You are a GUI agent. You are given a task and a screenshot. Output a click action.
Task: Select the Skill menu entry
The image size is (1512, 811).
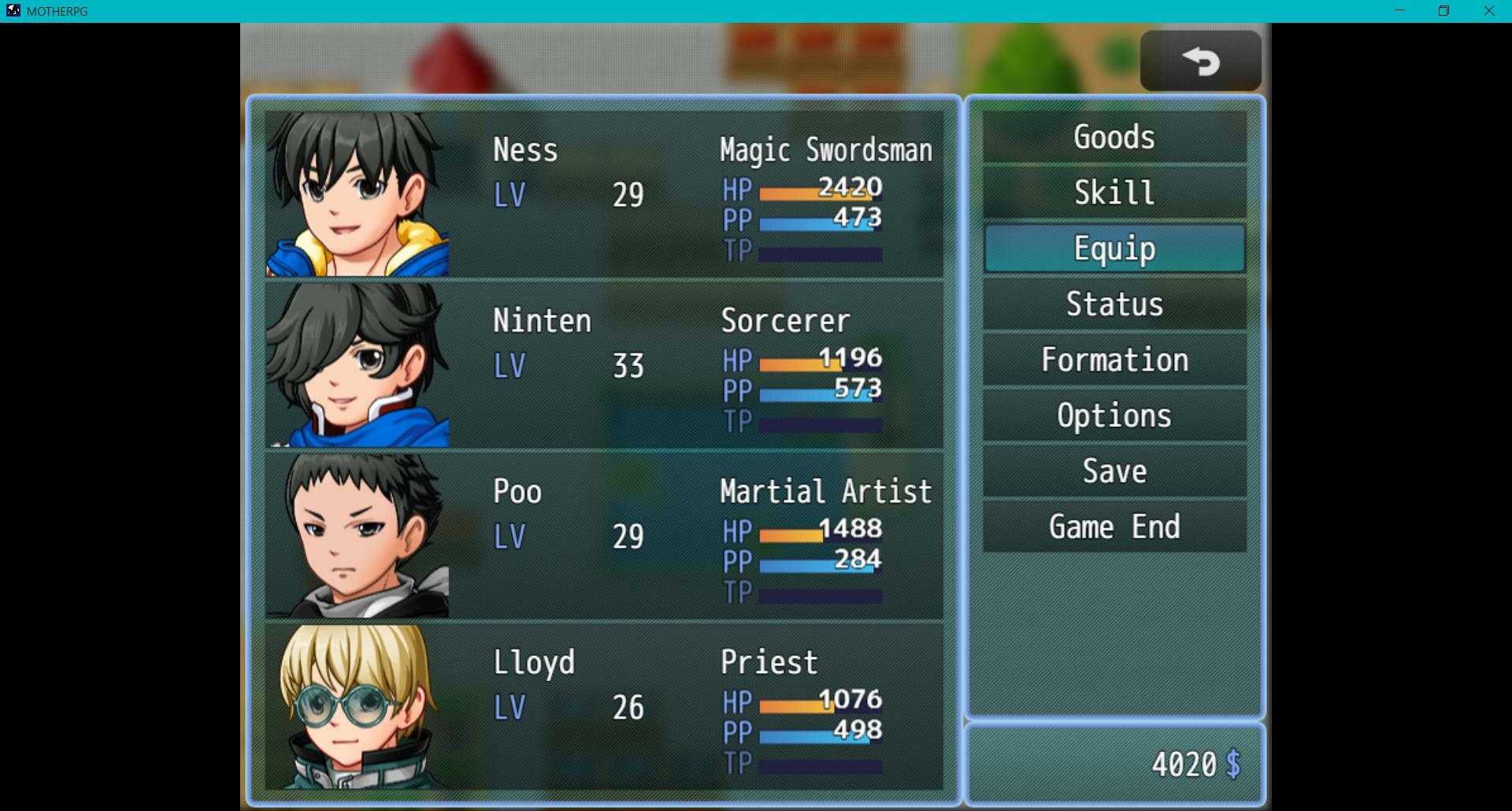pyautogui.click(x=1114, y=193)
